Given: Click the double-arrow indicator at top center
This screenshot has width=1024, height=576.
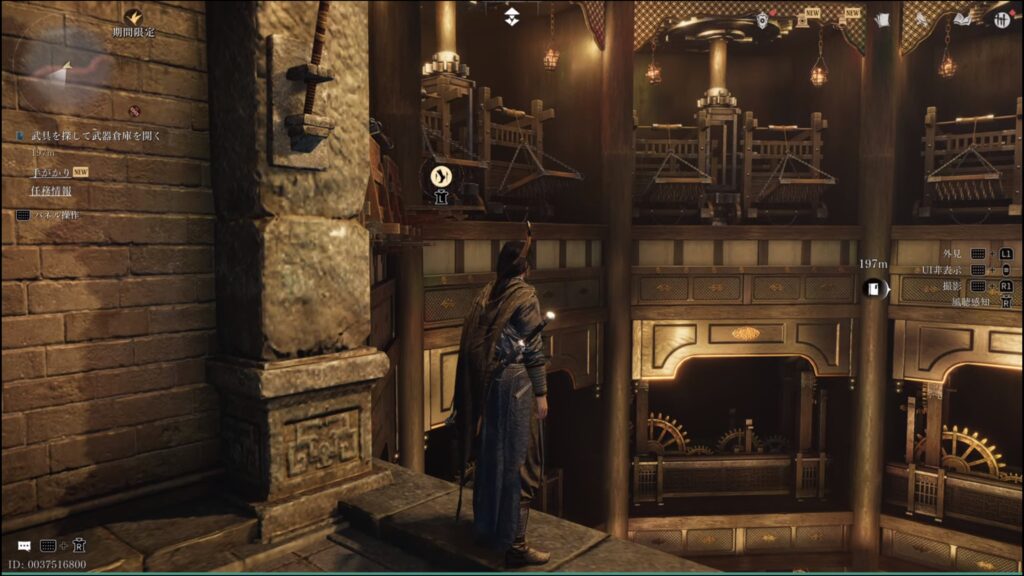Looking at the screenshot, I should 512,16.
